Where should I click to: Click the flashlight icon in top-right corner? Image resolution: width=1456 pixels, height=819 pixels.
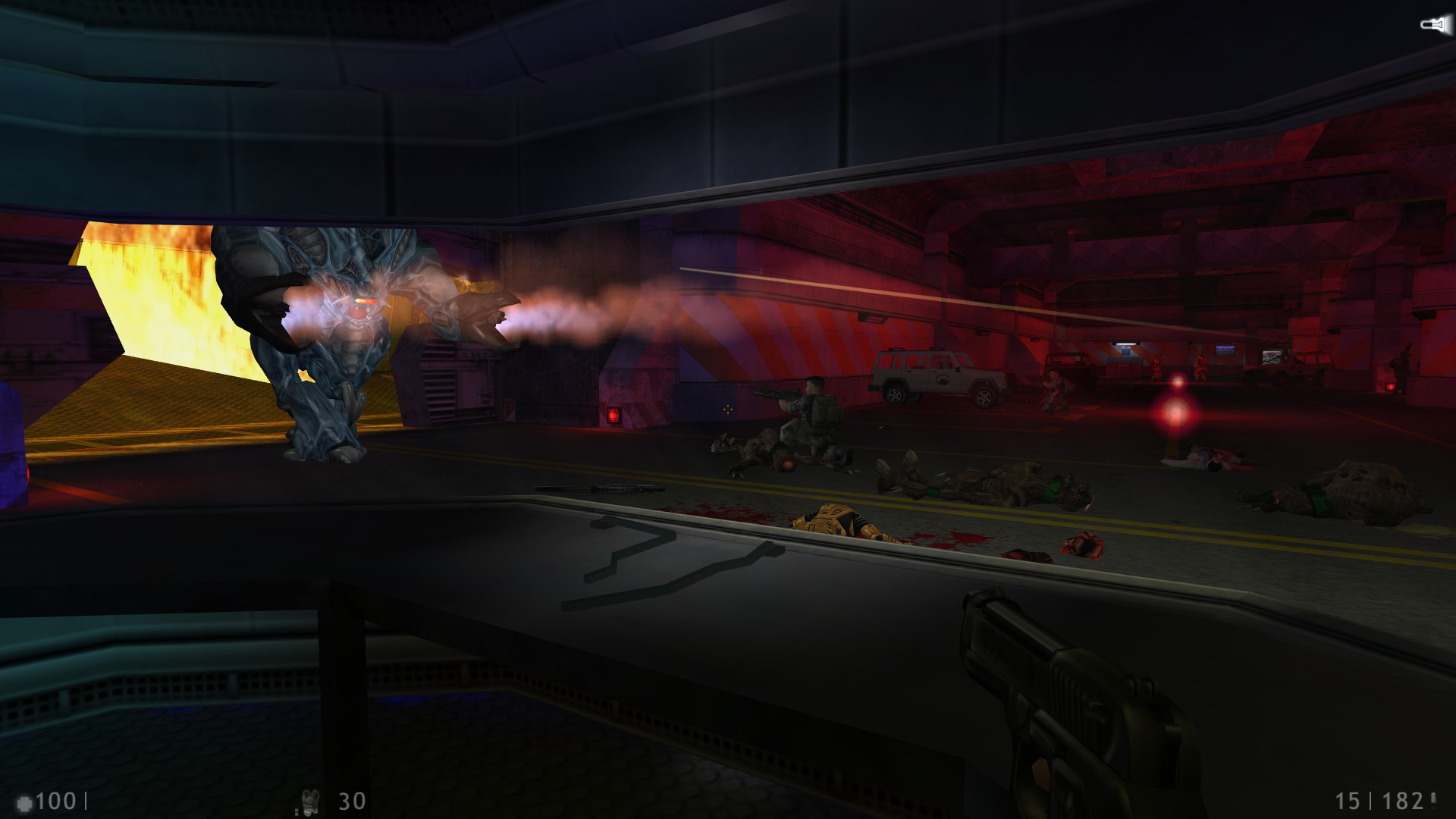click(x=1436, y=24)
